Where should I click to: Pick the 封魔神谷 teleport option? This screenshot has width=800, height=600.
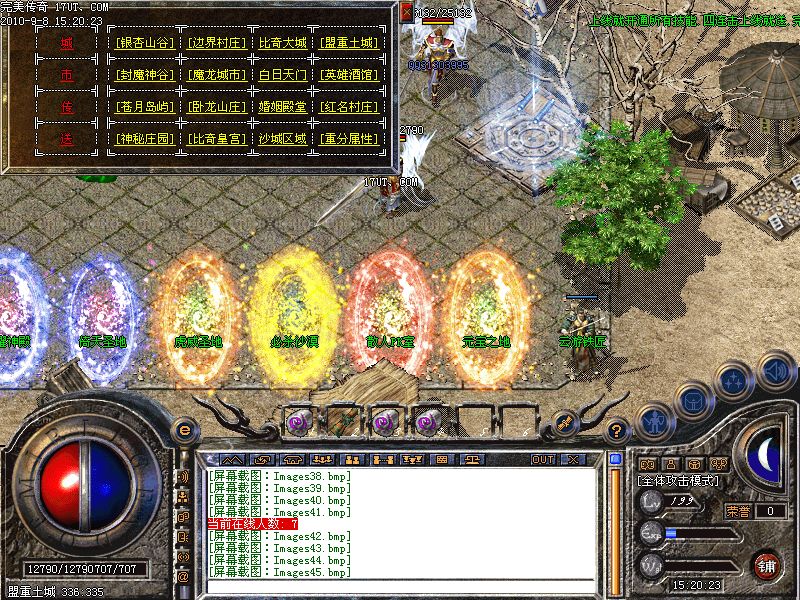145,75
